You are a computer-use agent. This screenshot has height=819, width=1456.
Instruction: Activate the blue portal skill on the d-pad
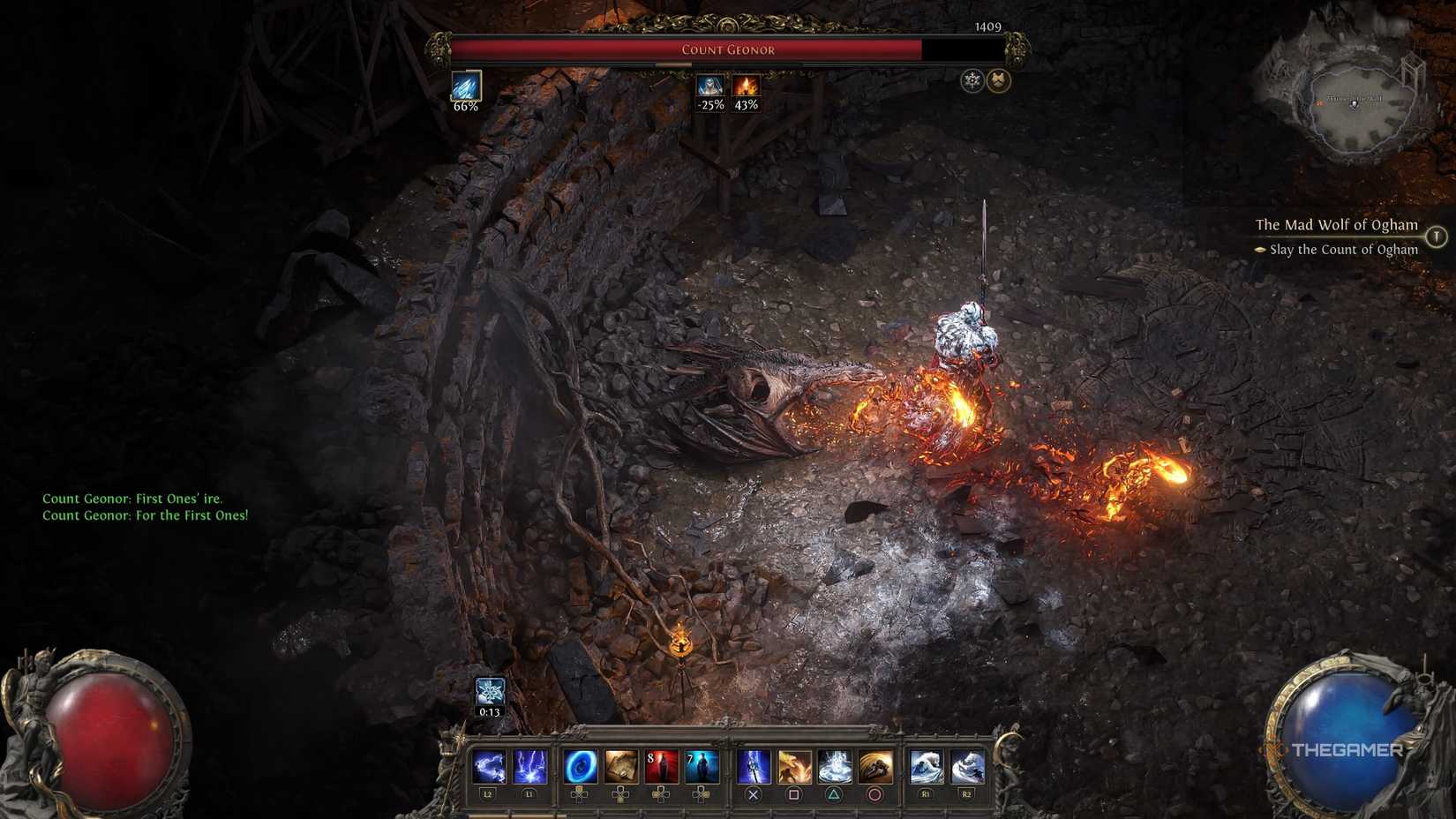(579, 766)
